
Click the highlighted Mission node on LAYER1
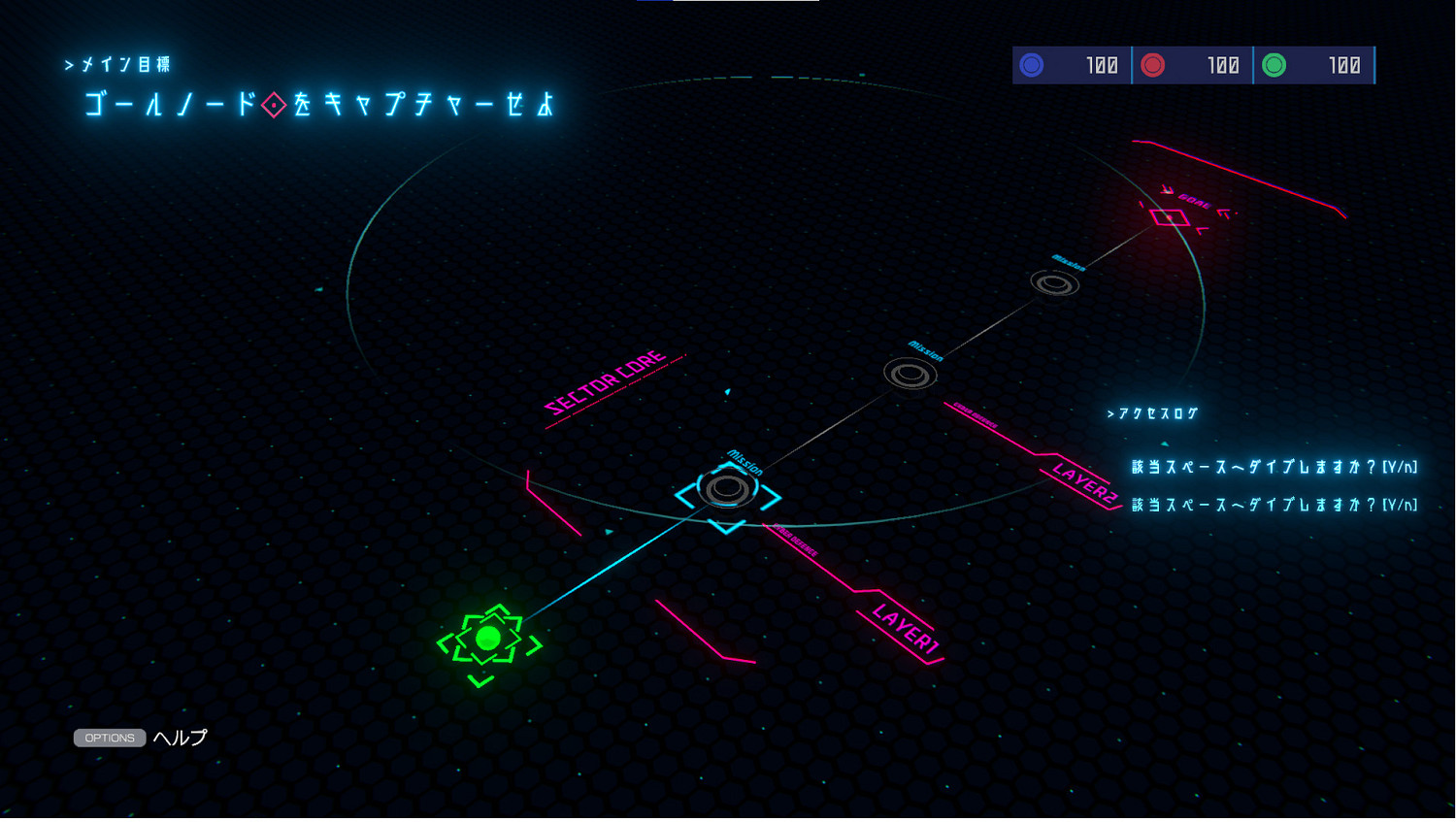point(728,487)
